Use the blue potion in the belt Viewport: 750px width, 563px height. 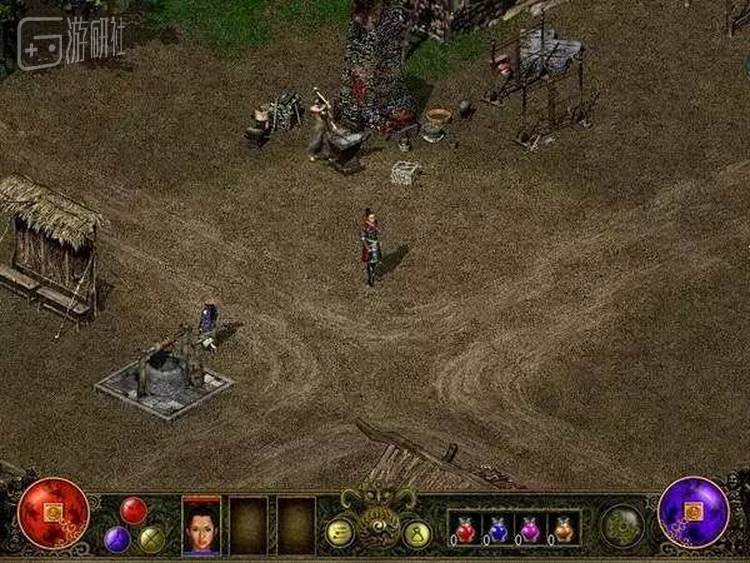498,529
